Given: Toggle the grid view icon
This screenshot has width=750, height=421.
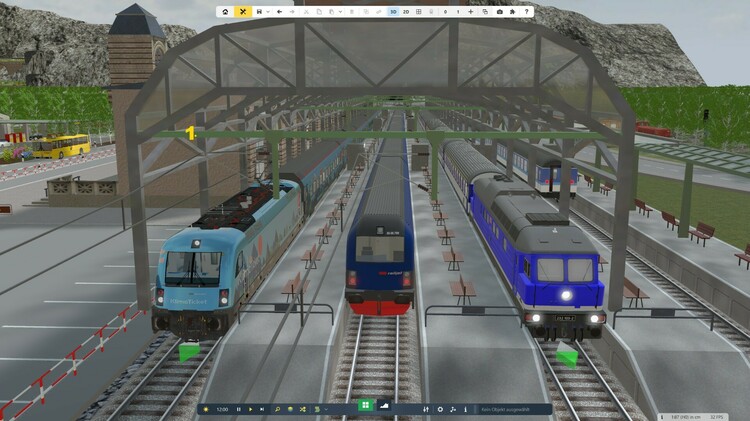Looking at the screenshot, I should pyautogui.click(x=418, y=12).
